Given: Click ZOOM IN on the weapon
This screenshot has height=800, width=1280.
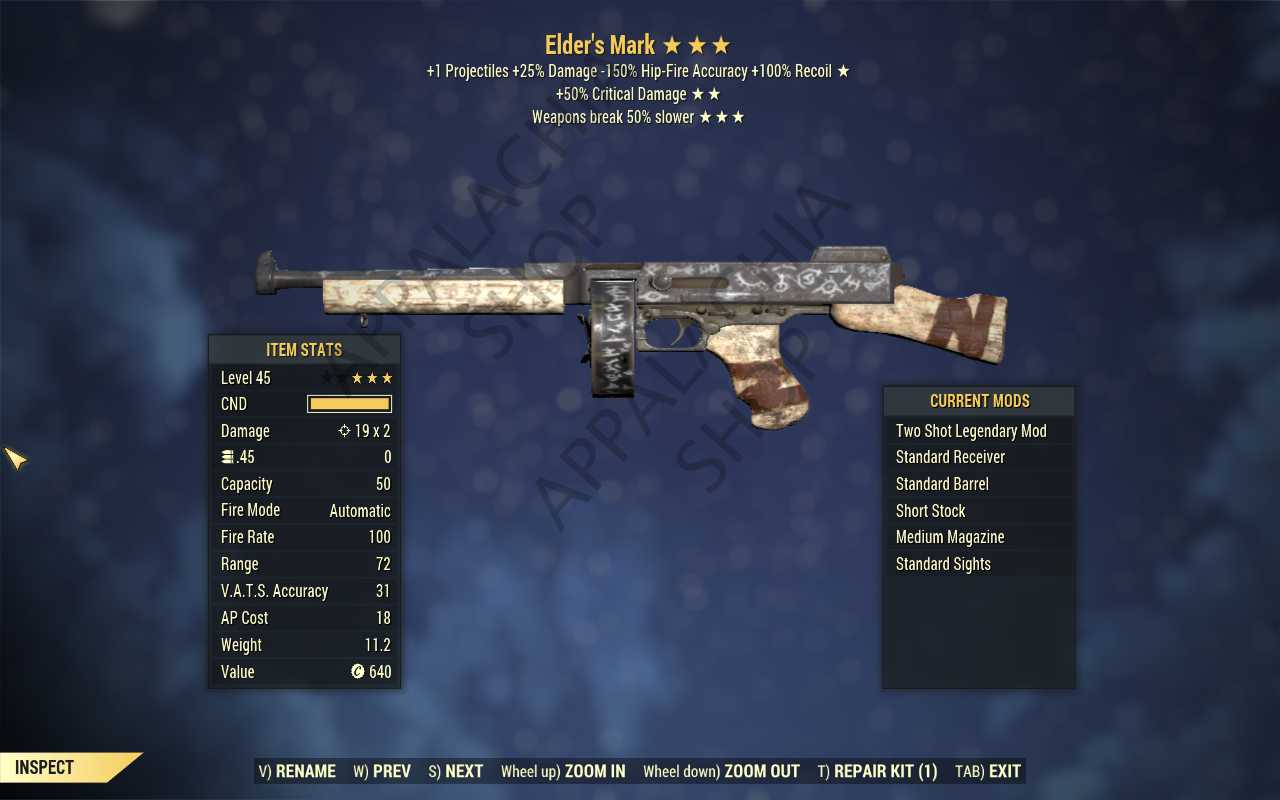Looking at the screenshot, I should 563,771.
